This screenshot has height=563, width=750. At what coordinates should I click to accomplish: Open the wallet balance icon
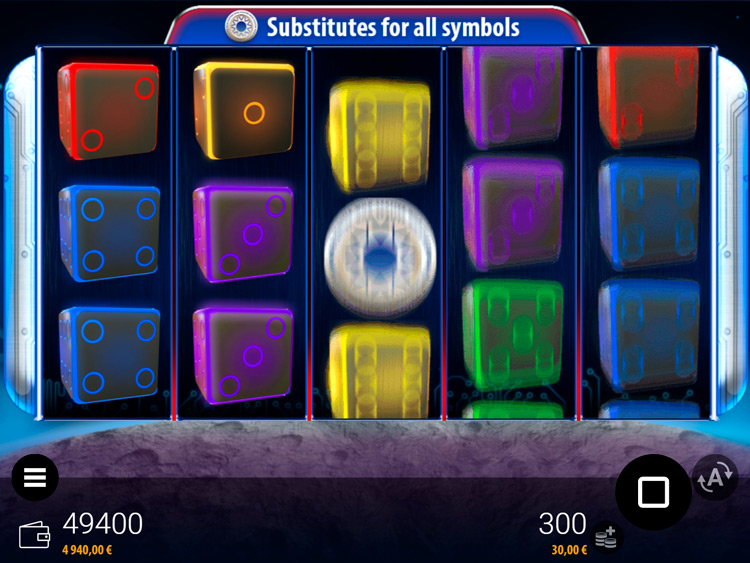[34, 535]
